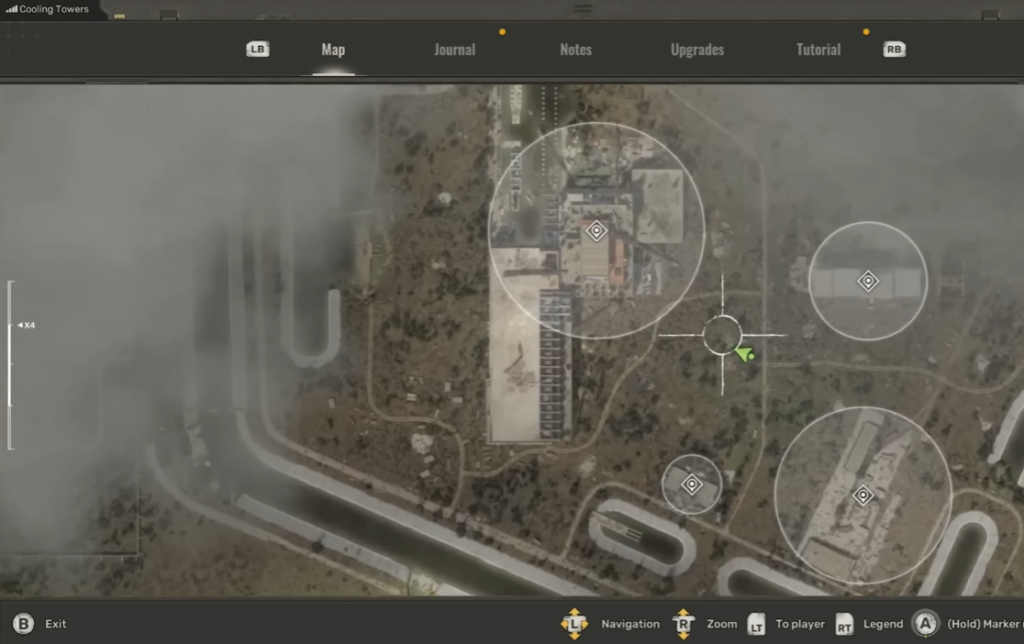Select the location marker in the largest circle
Image resolution: width=1024 pixels, height=644 pixels.
click(x=596, y=231)
